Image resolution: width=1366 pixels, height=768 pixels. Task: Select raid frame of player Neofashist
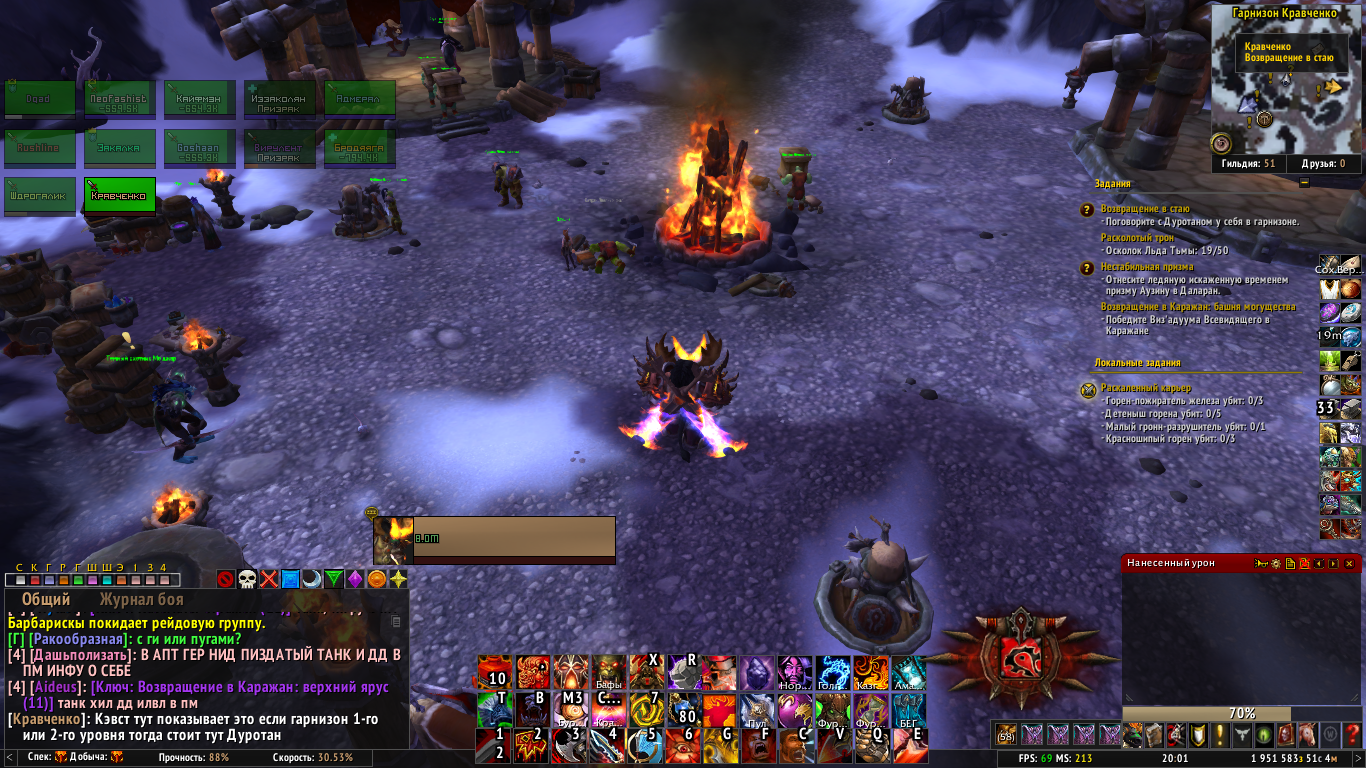(x=120, y=99)
